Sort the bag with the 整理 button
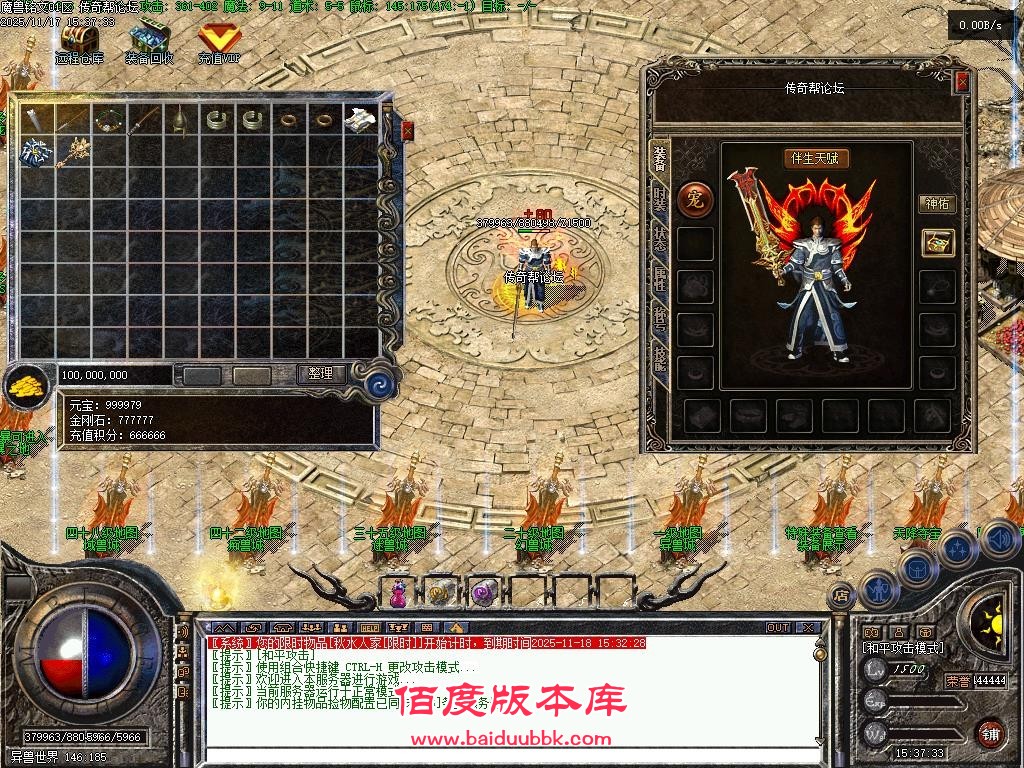 pos(321,374)
